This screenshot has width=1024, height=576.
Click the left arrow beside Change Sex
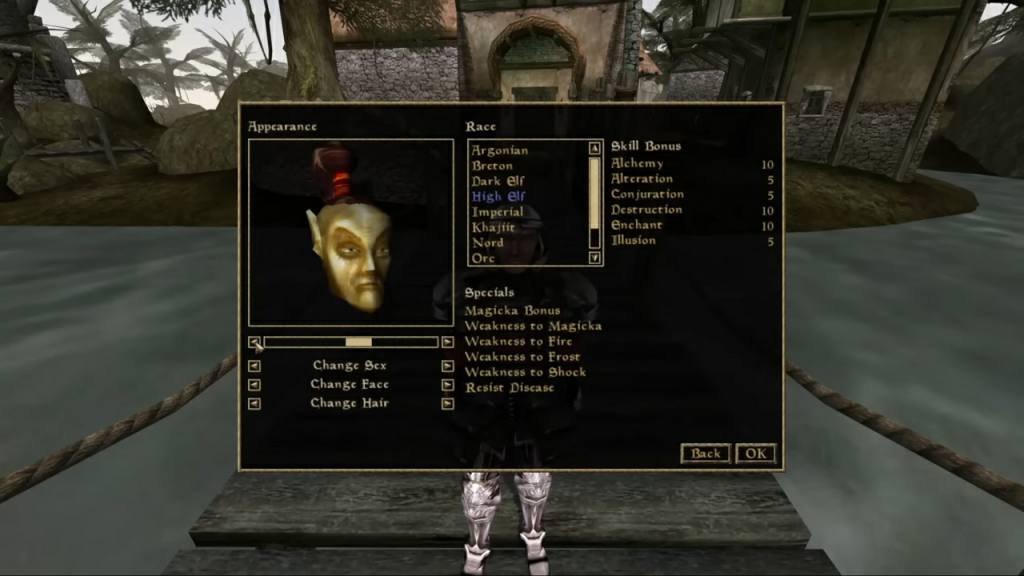254,366
